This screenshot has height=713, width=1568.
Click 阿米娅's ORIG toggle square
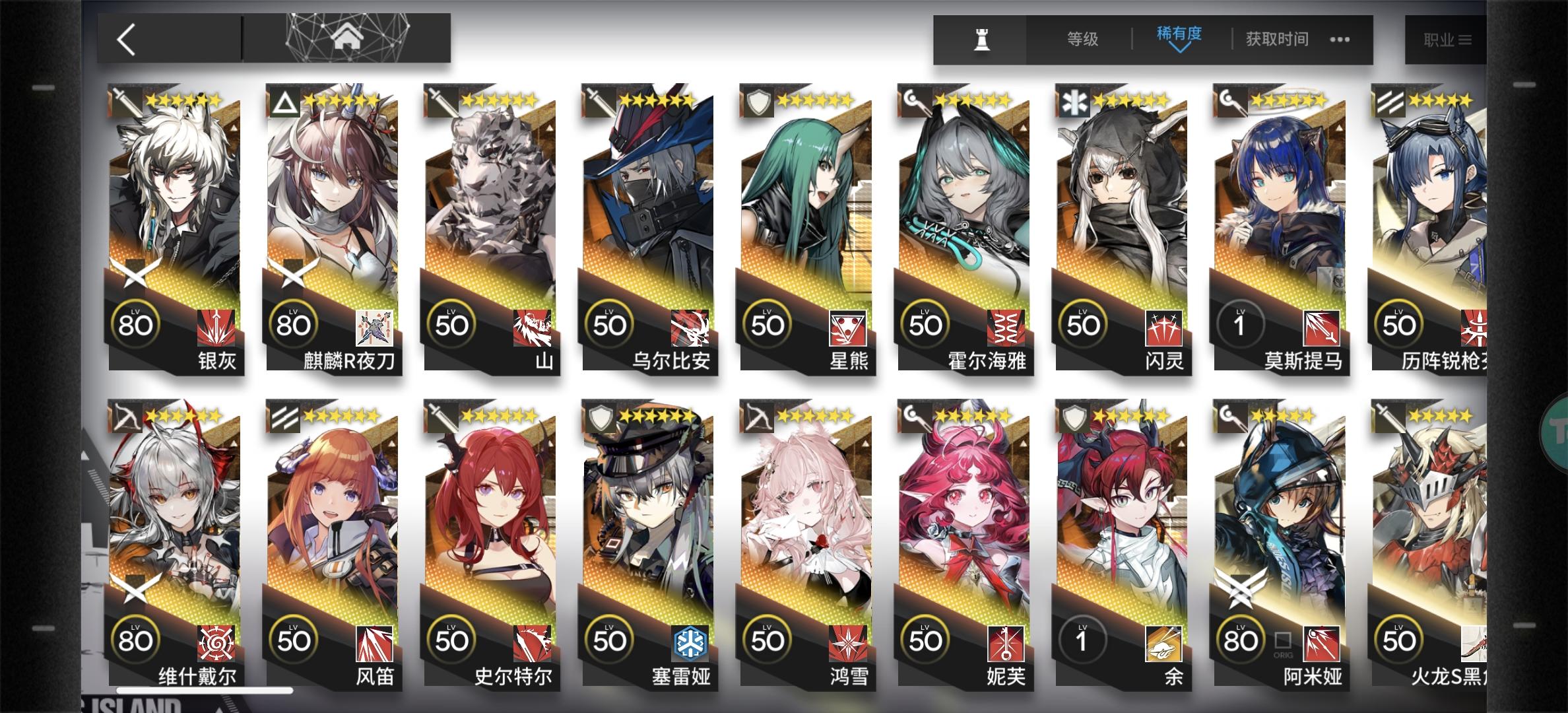(x=1284, y=639)
